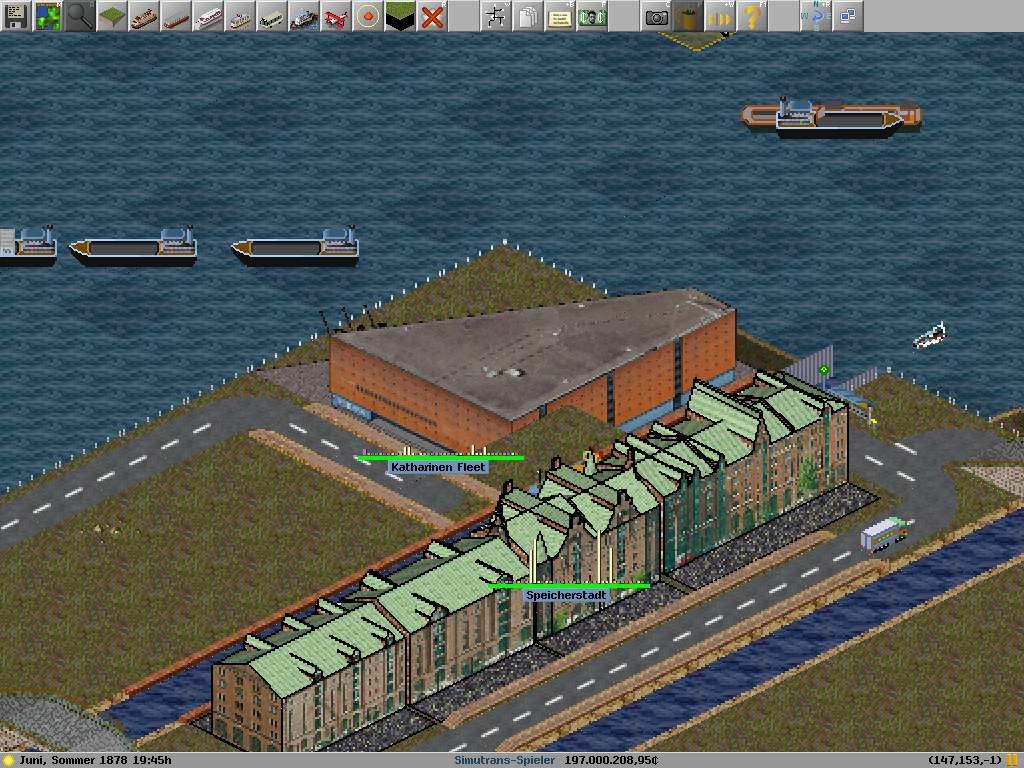Open the special construction tools with orange circle
Viewport: 1024px width, 768px height.
click(367, 16)
